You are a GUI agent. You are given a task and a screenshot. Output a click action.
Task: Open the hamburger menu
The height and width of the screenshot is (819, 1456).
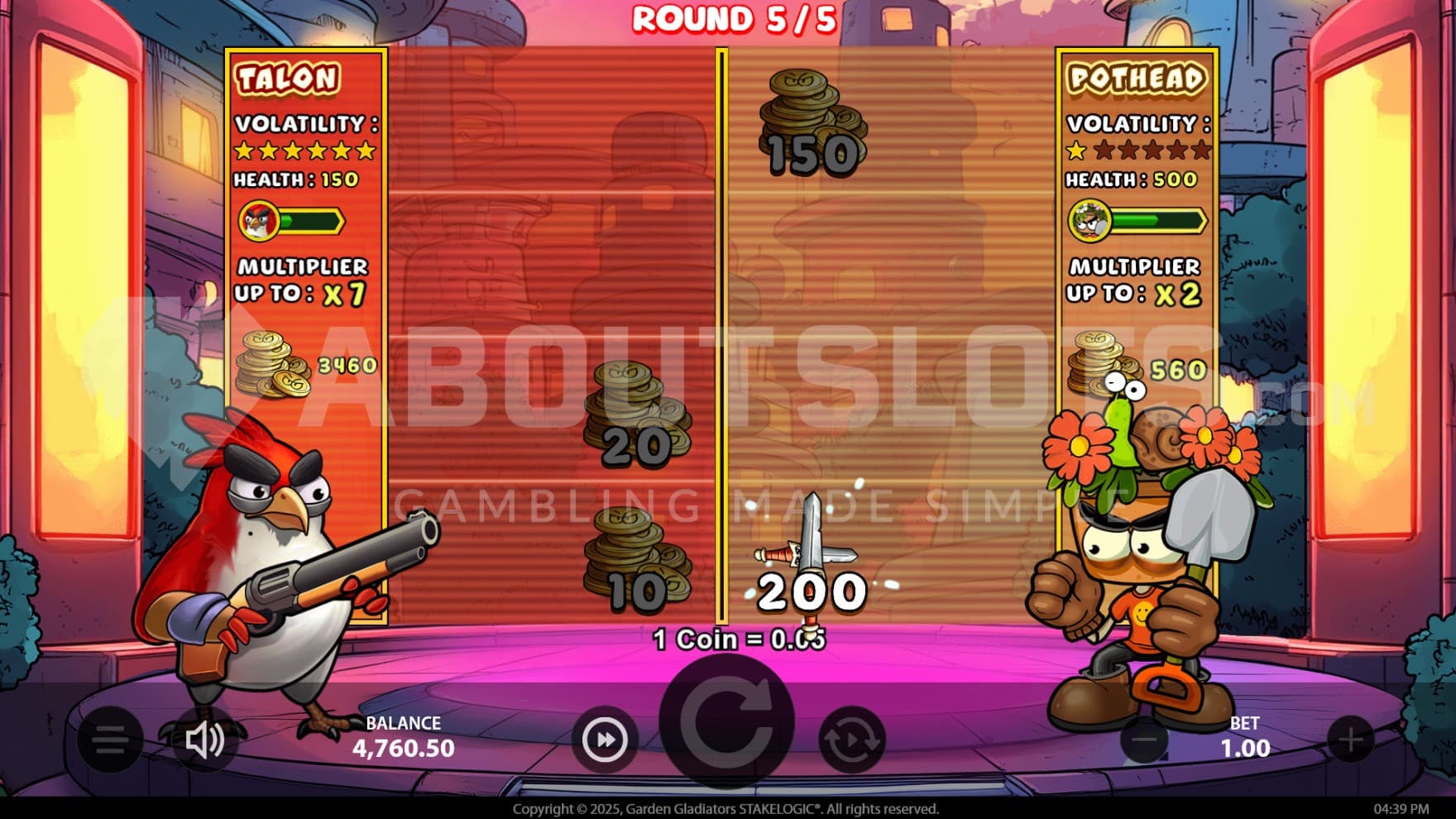point(110,739)
